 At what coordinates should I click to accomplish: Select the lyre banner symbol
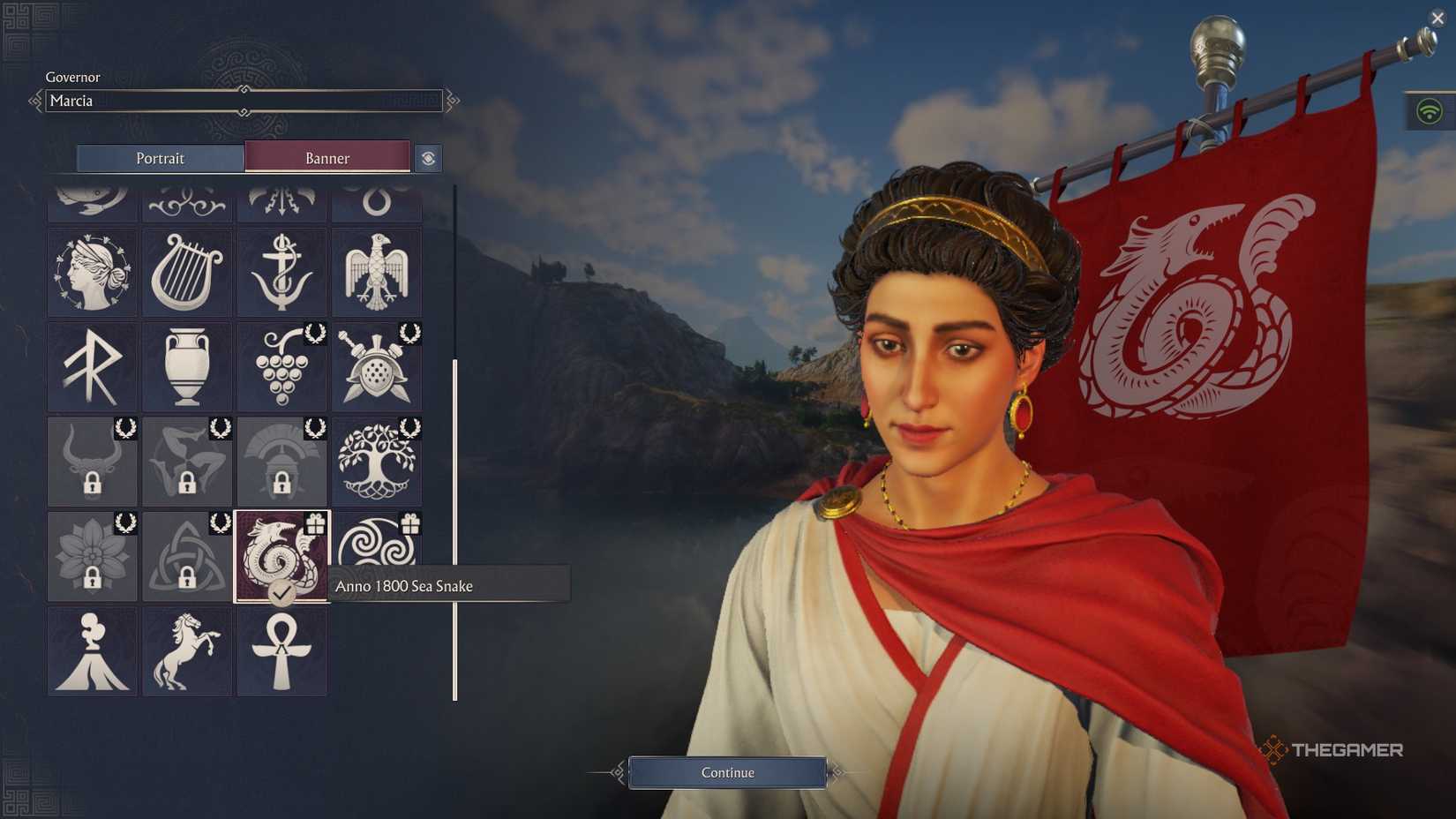click(x=187, y=271)
